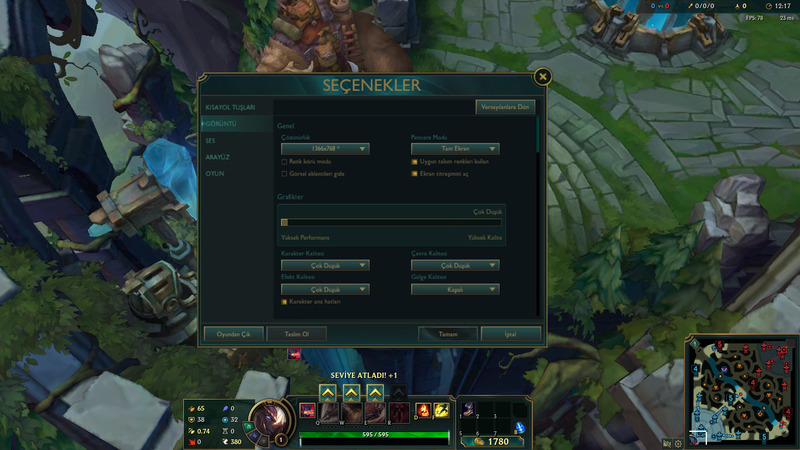Open the Çözünürlük resolution dropdown

325,149
